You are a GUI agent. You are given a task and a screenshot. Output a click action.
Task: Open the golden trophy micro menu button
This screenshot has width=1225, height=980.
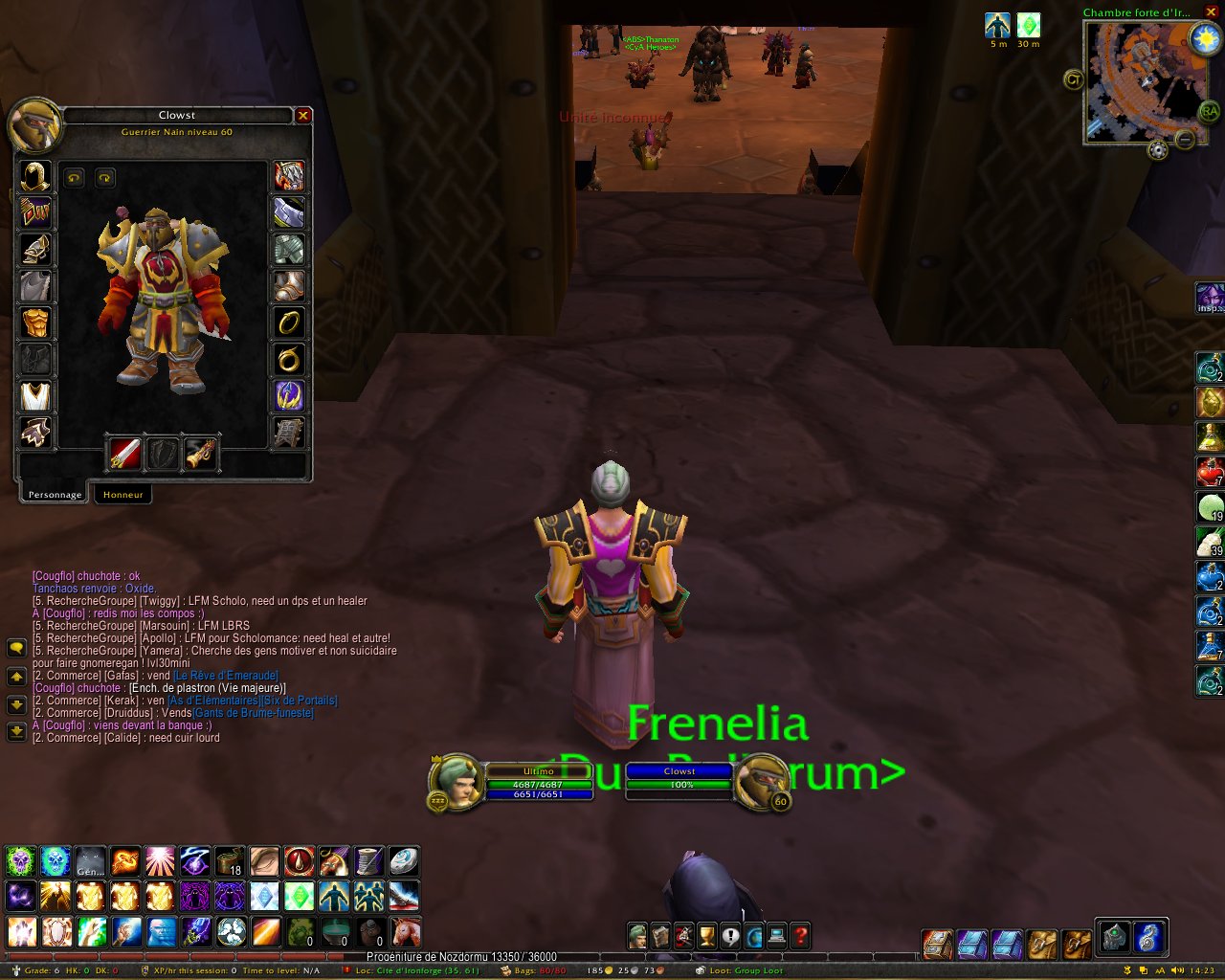tap(706, 936)
